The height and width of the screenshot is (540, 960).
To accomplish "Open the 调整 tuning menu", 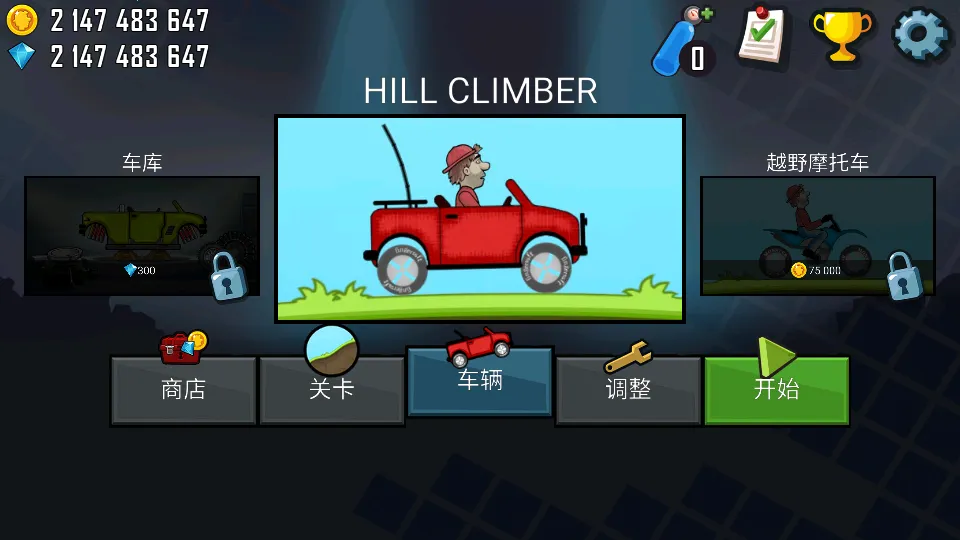I will (628, 389).
